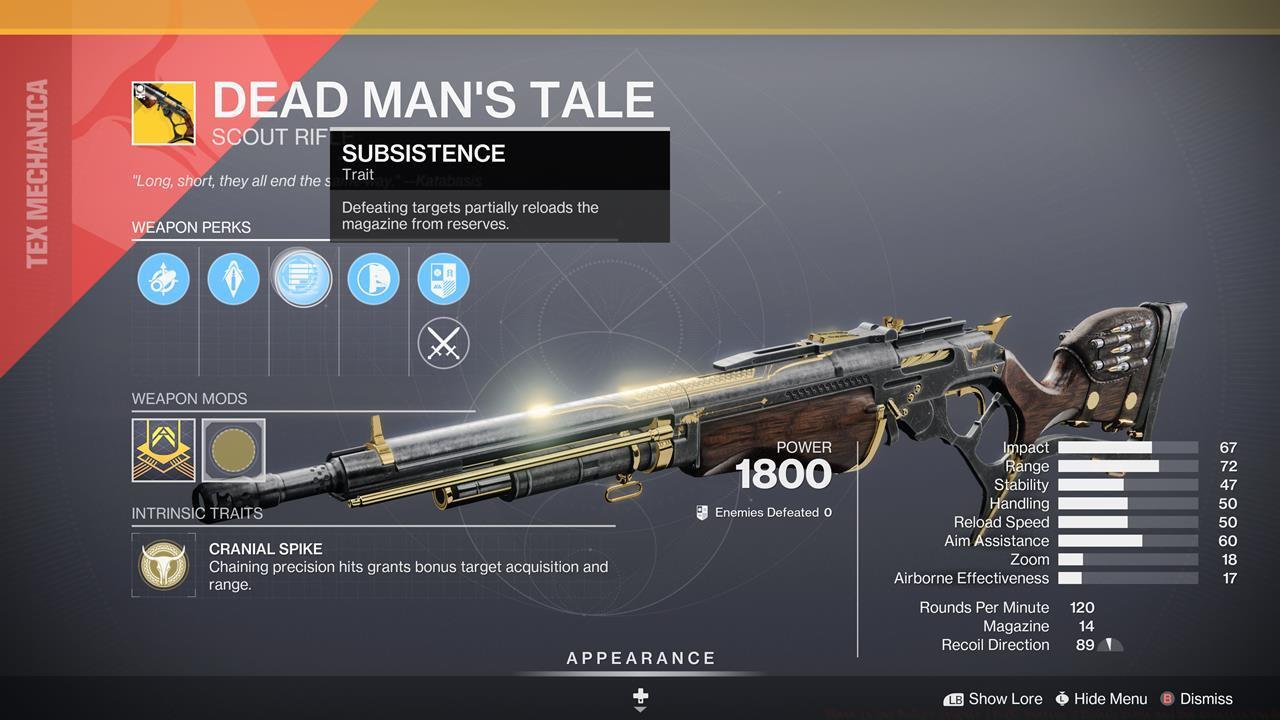Click the Cranial Spike intrinsic trait icon
The image size is (1280, 720).
click(x=163, y=566)
